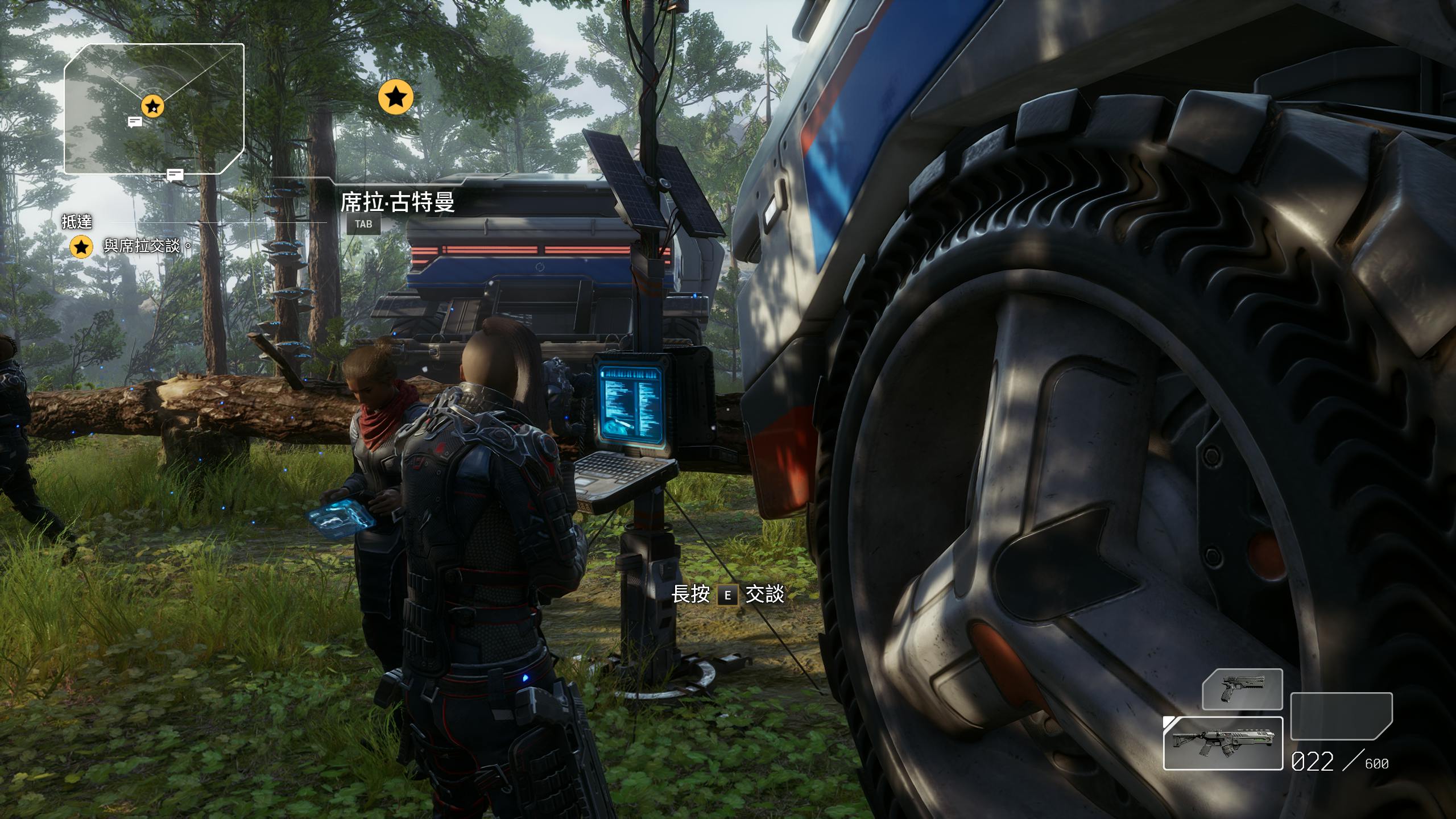The height and width of the screenshot is (819, 1456).
Task: Click the star objective marker on minimap
Action: point(152,106)
